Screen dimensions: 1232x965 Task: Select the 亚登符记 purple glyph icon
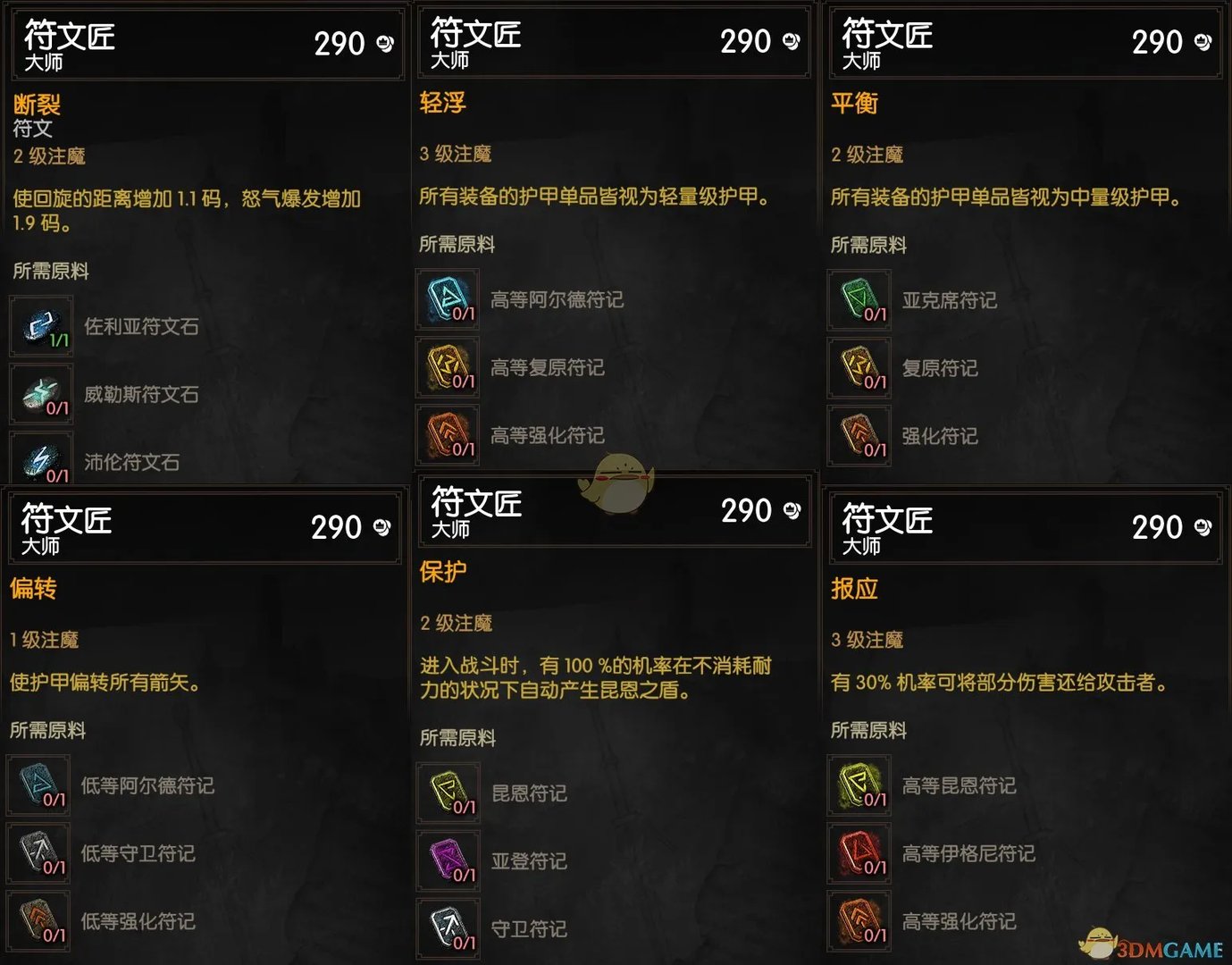click(x=448, y=860)
